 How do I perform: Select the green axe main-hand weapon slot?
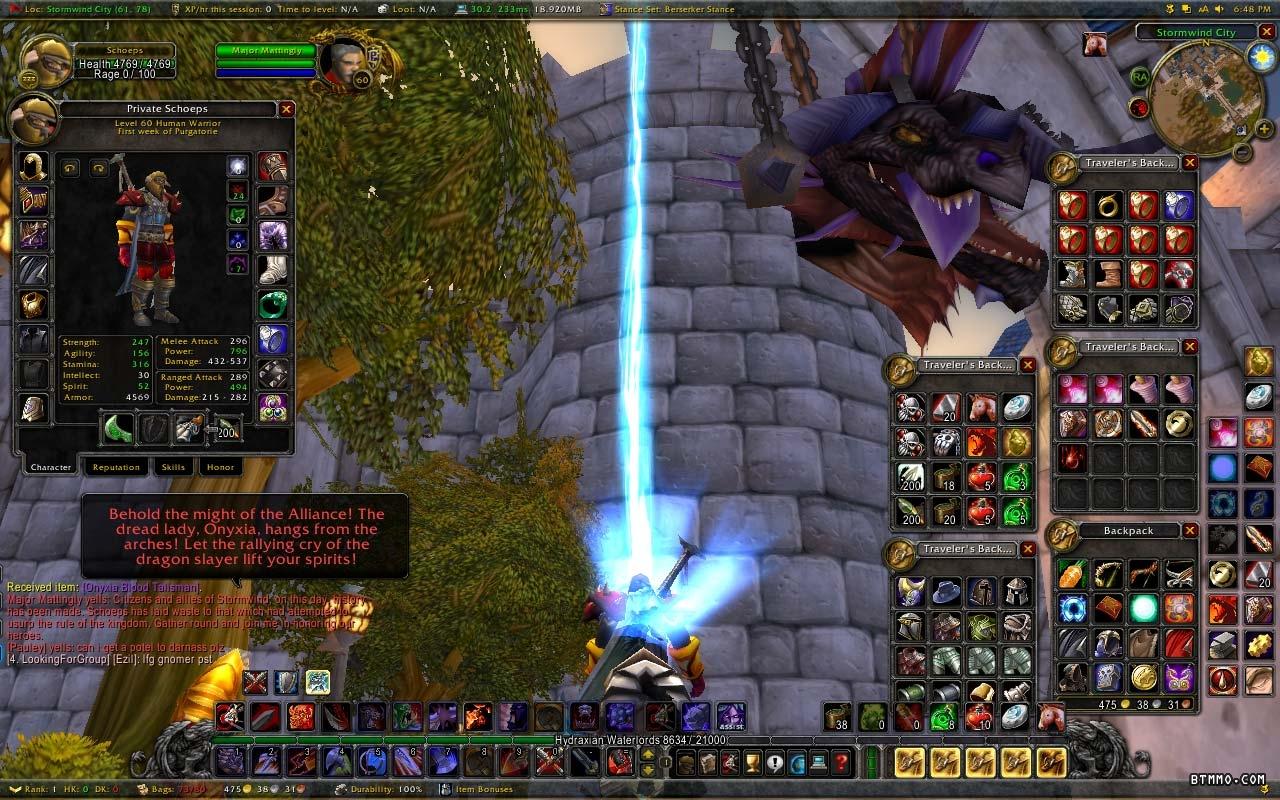click(x=119, y=428)
